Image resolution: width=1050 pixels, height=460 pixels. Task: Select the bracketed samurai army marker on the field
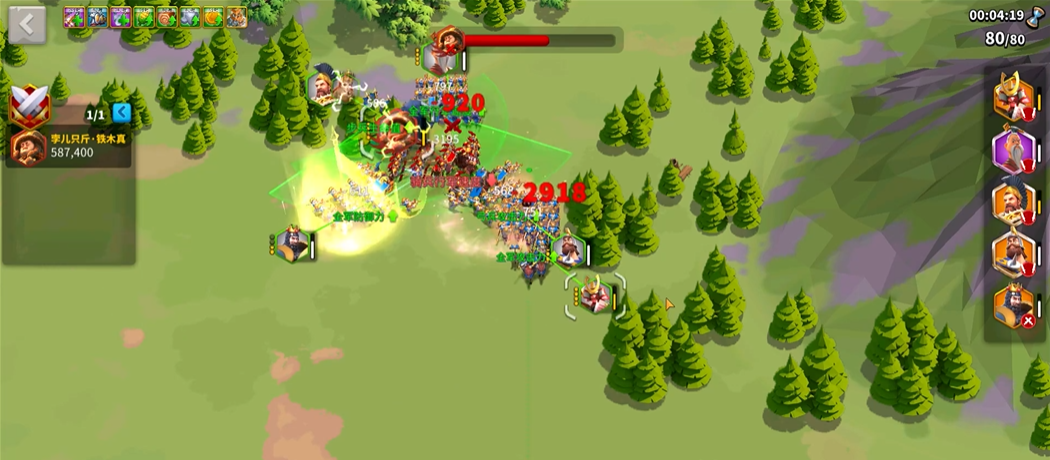pyautogui.click(x=595, y=296)
